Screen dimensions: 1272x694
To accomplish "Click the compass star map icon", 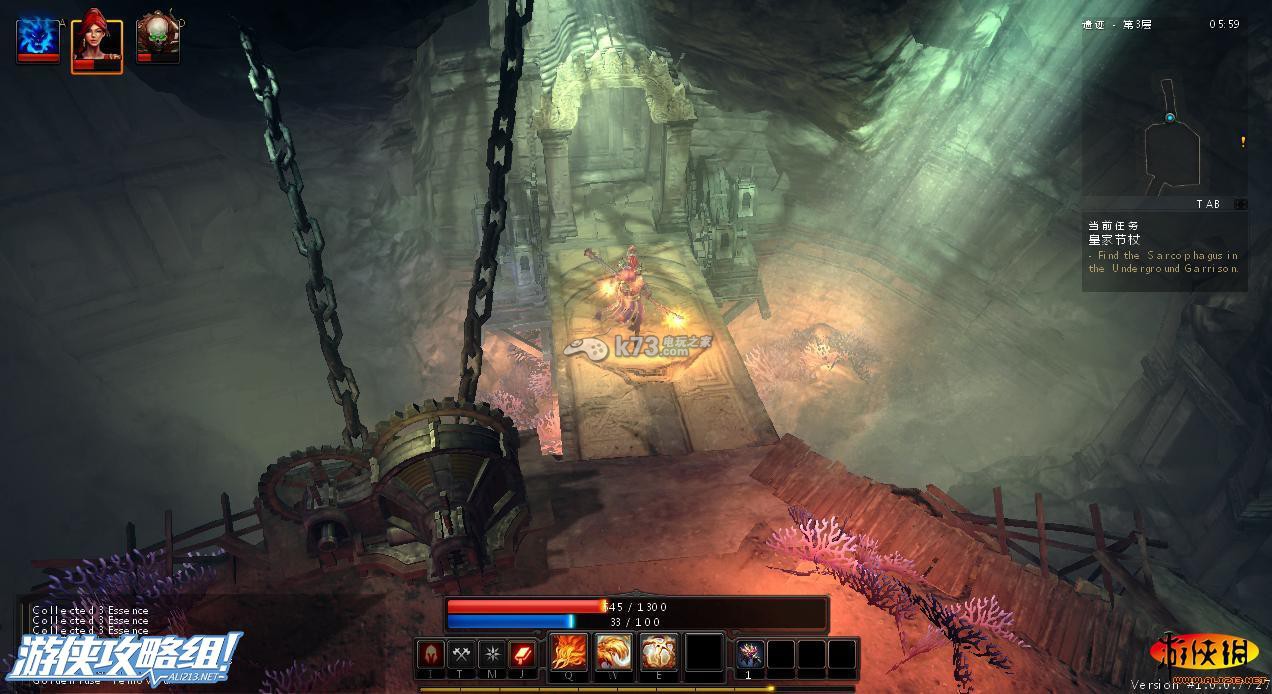I will pyautogui.click(x=492, y=654).
